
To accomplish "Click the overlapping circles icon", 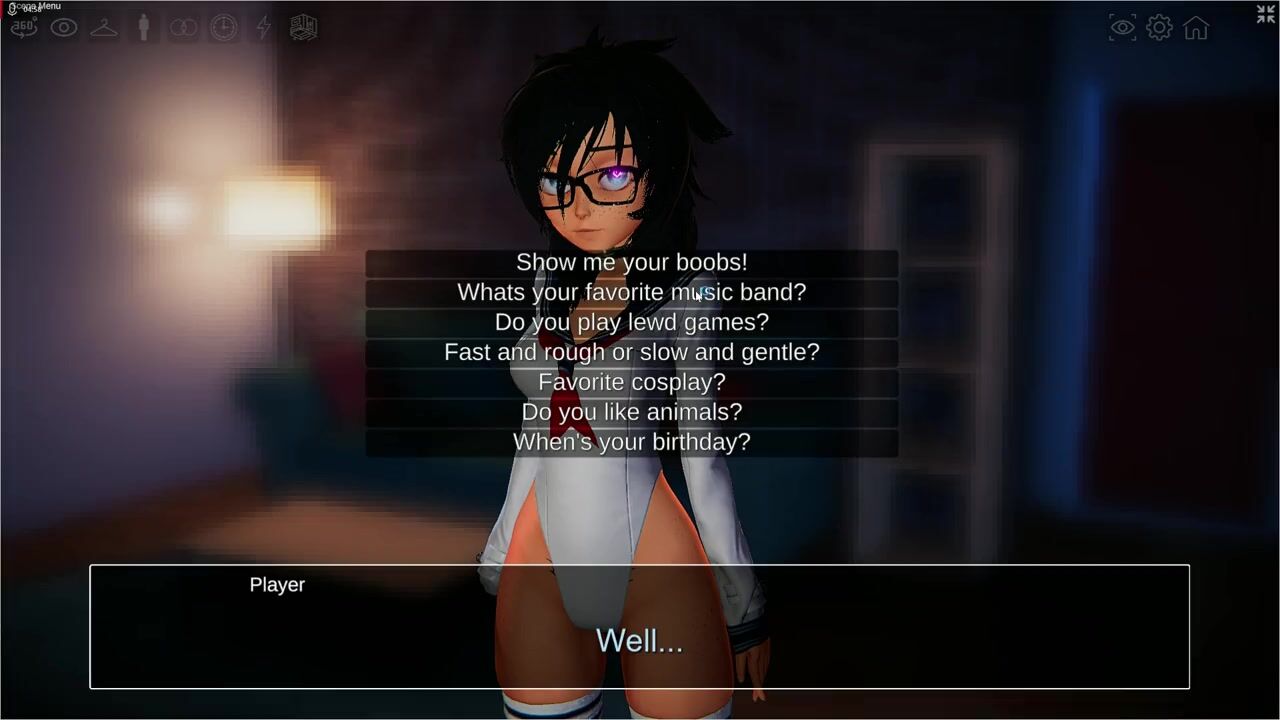I will click(x=184, y=28).
